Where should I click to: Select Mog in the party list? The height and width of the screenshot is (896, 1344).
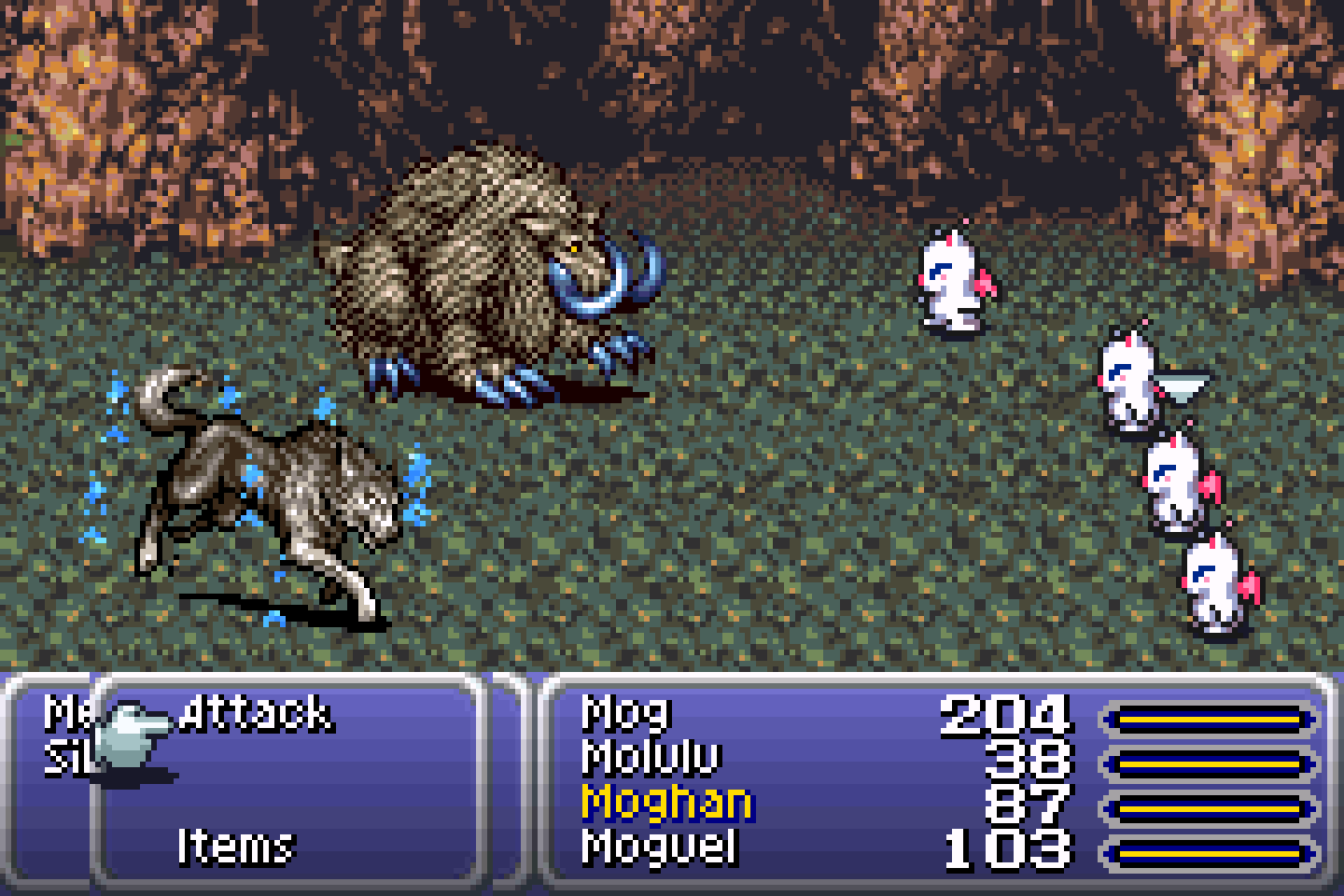625,714
